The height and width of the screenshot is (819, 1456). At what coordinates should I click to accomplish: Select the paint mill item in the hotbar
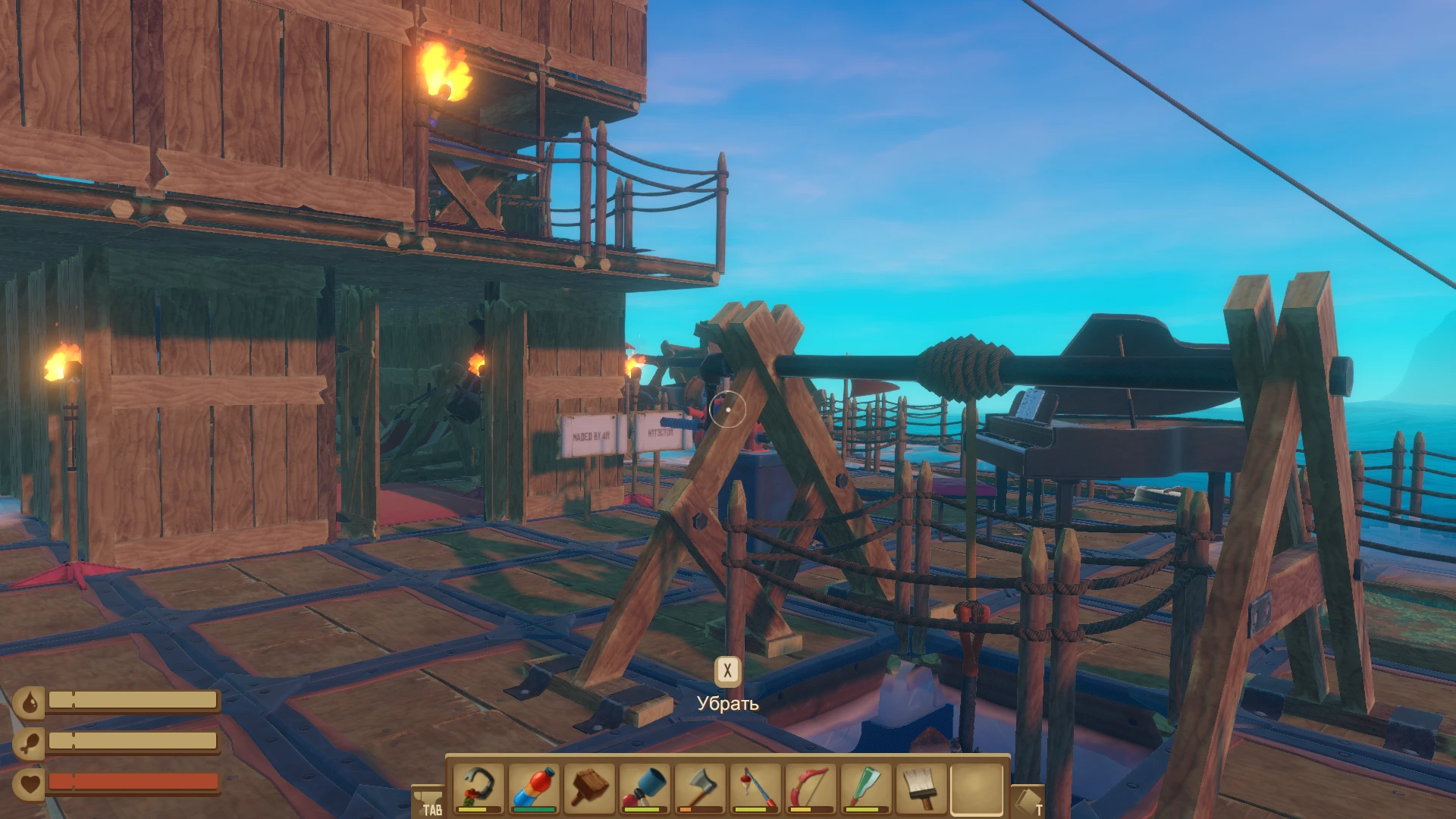tap(644, 787)
